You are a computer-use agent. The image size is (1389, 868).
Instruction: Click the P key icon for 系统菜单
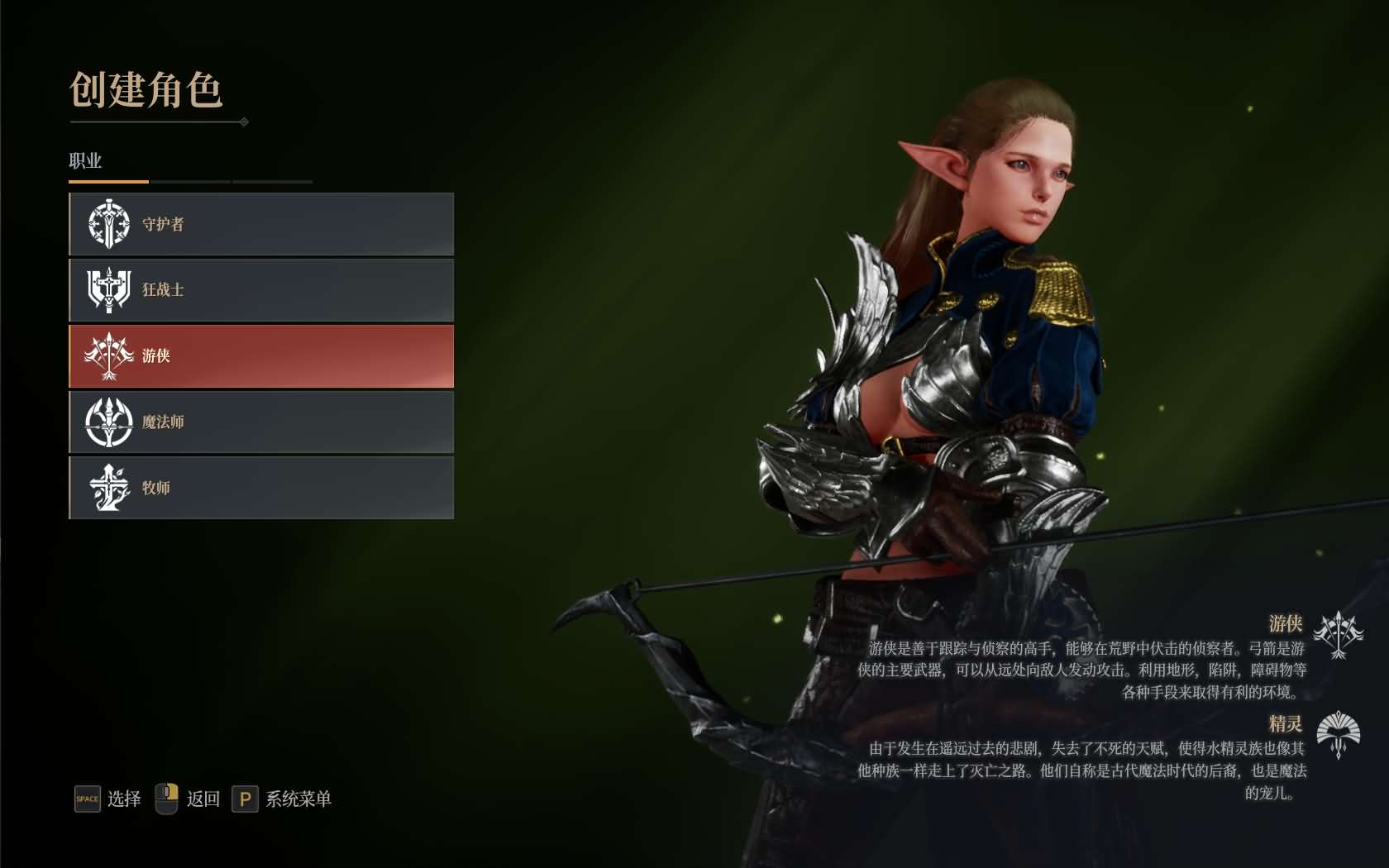[x=244, y=799]
